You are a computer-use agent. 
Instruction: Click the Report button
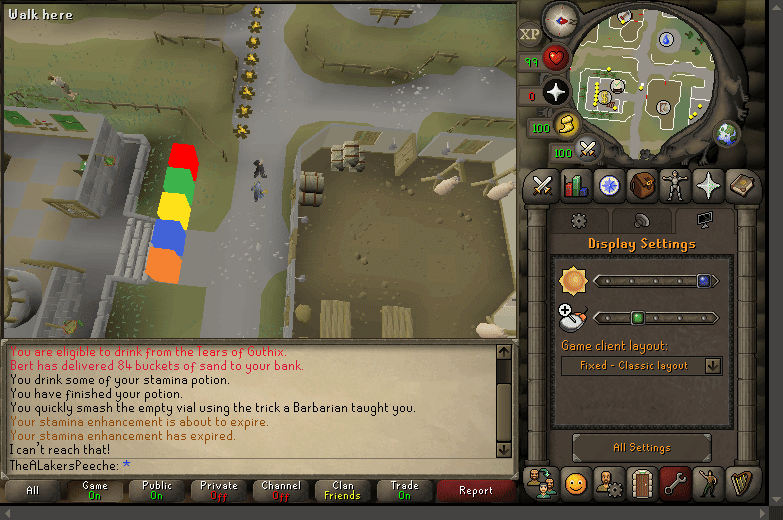tap(476, 490)
